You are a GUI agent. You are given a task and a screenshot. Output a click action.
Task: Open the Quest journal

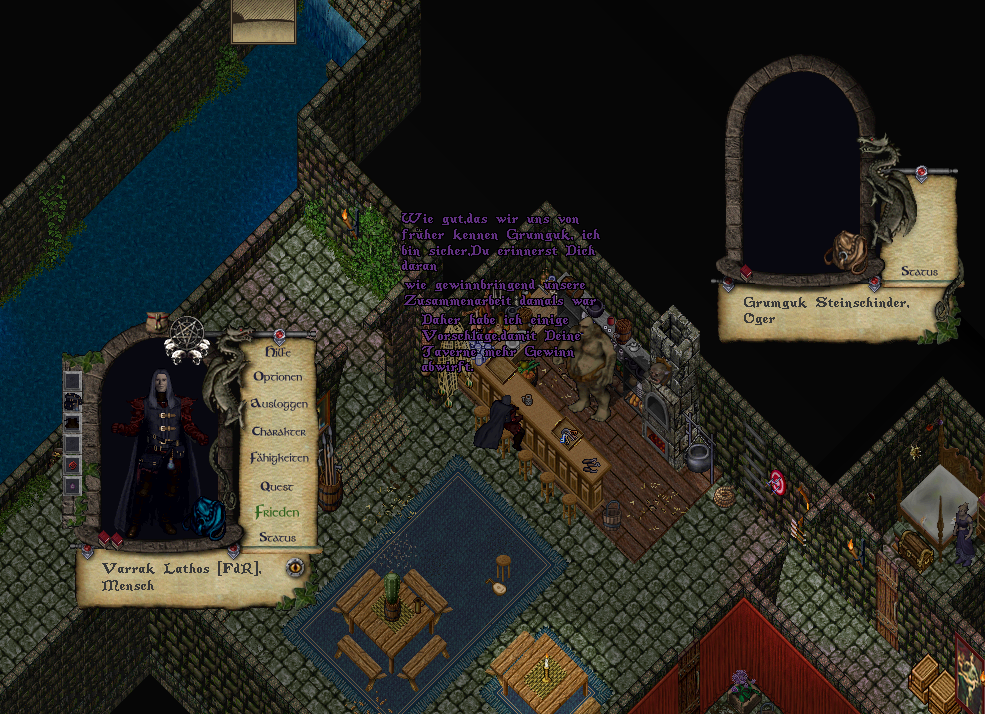point(277,486)
